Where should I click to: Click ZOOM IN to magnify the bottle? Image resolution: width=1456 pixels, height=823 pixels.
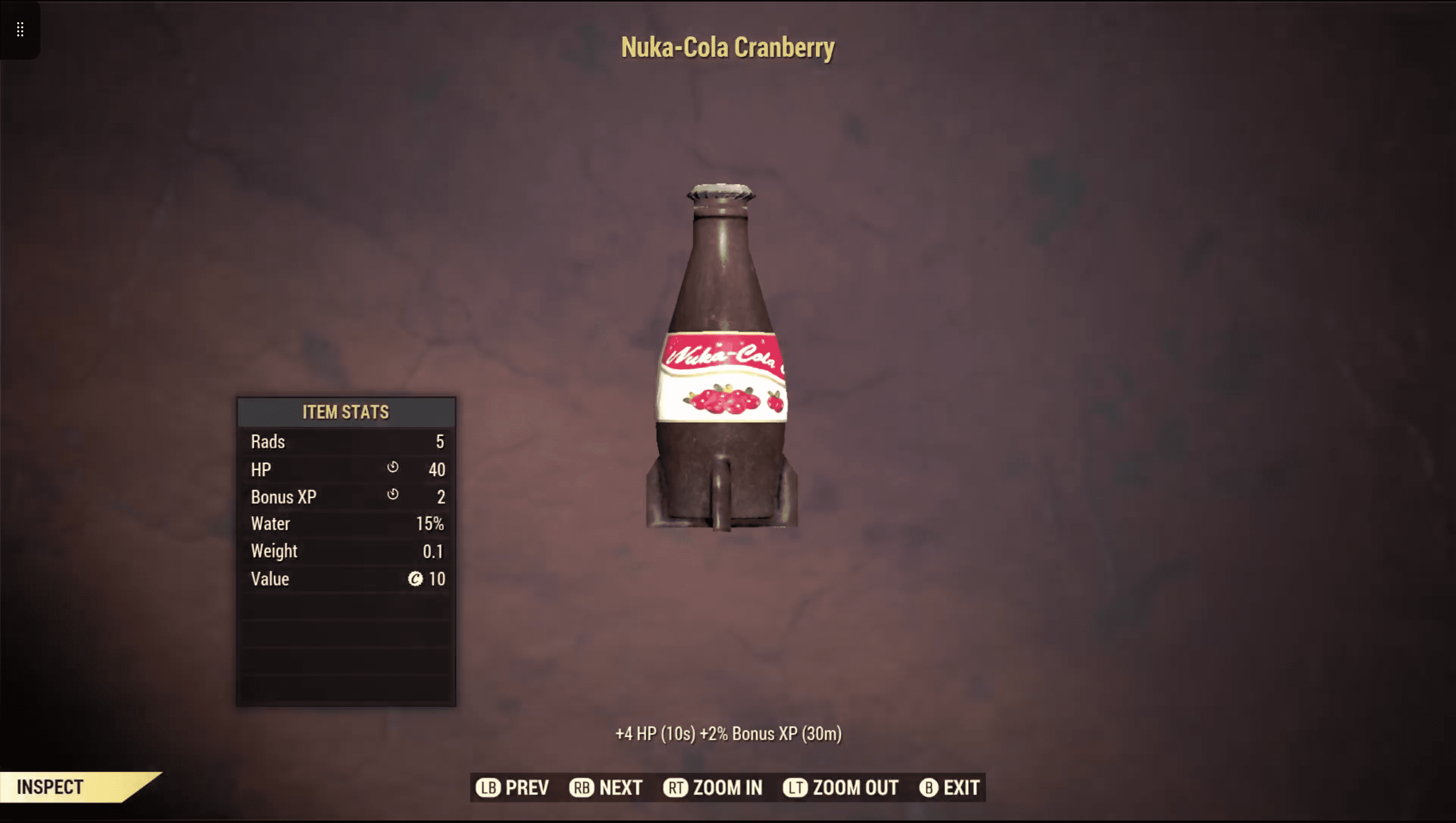pos(727,787)
